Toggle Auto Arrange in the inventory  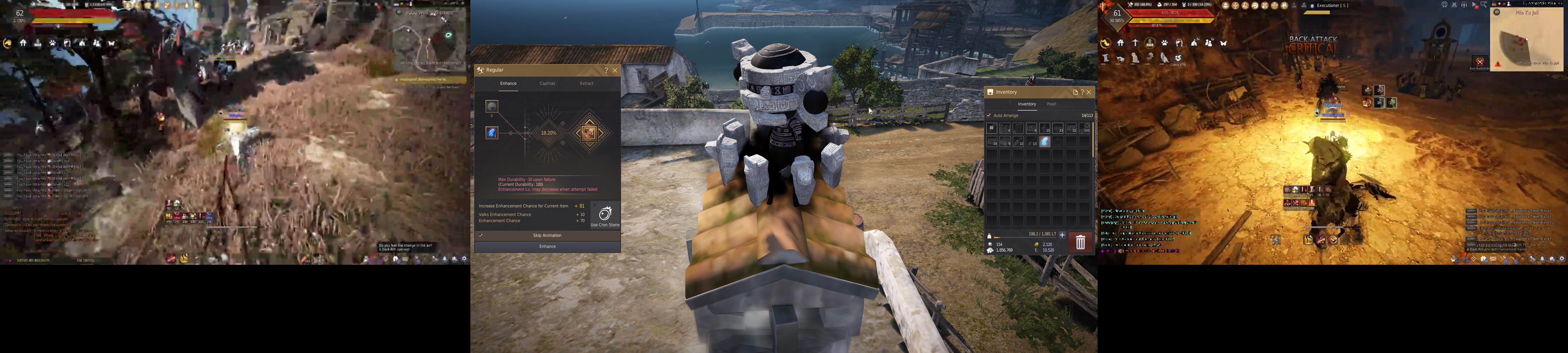[989, 115]
